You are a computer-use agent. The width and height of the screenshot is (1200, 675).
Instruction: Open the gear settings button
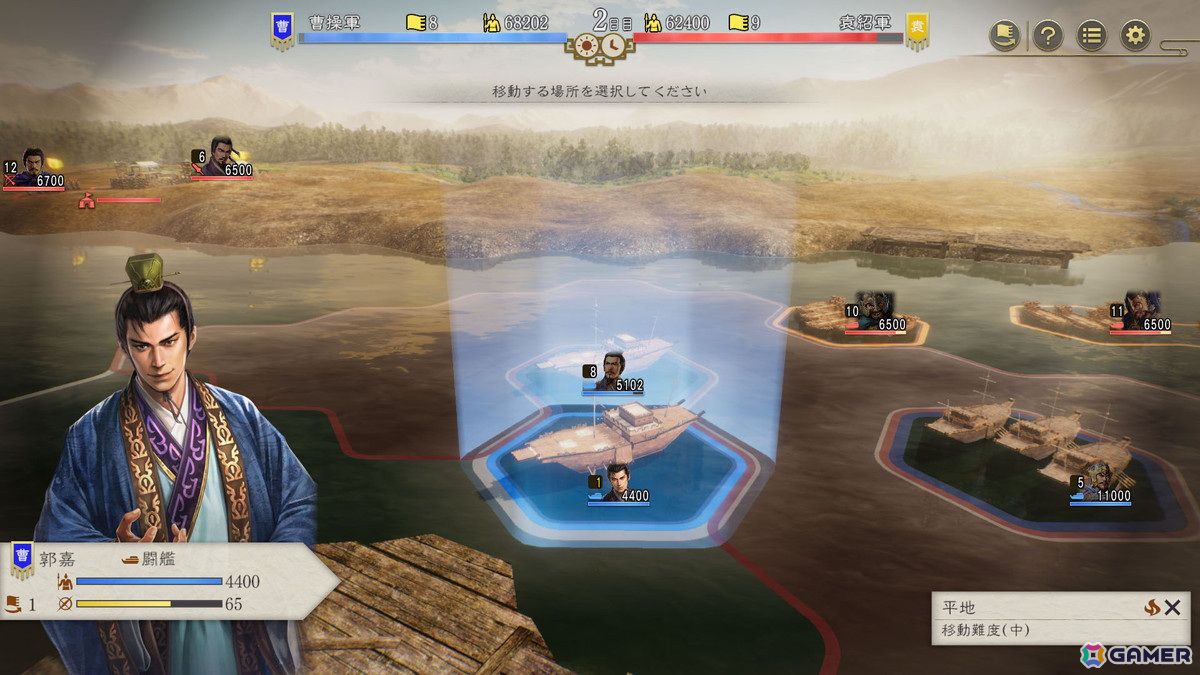click(x=1134, y=36)
